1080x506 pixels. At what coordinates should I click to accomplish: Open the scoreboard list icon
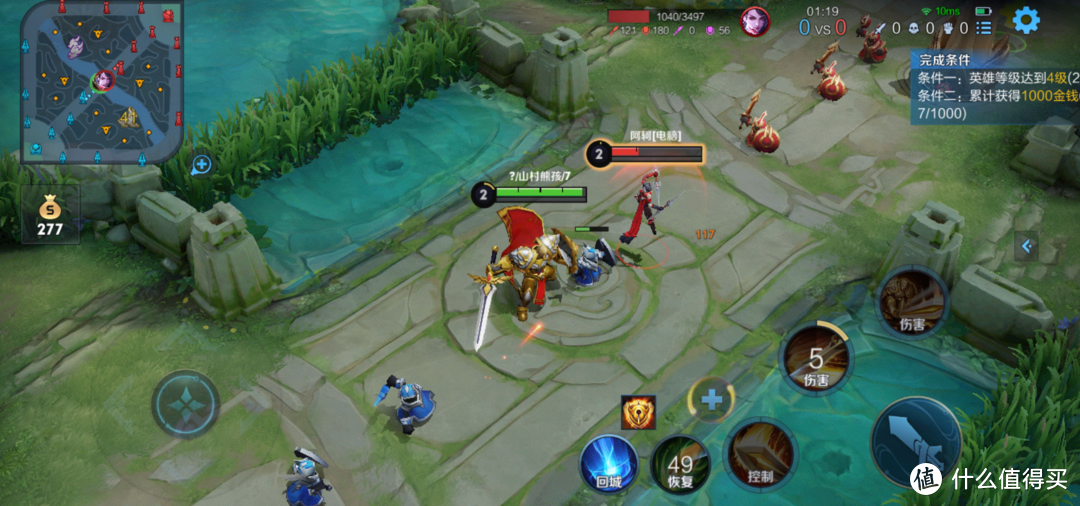pyautogui.click(x=983, y=28)
